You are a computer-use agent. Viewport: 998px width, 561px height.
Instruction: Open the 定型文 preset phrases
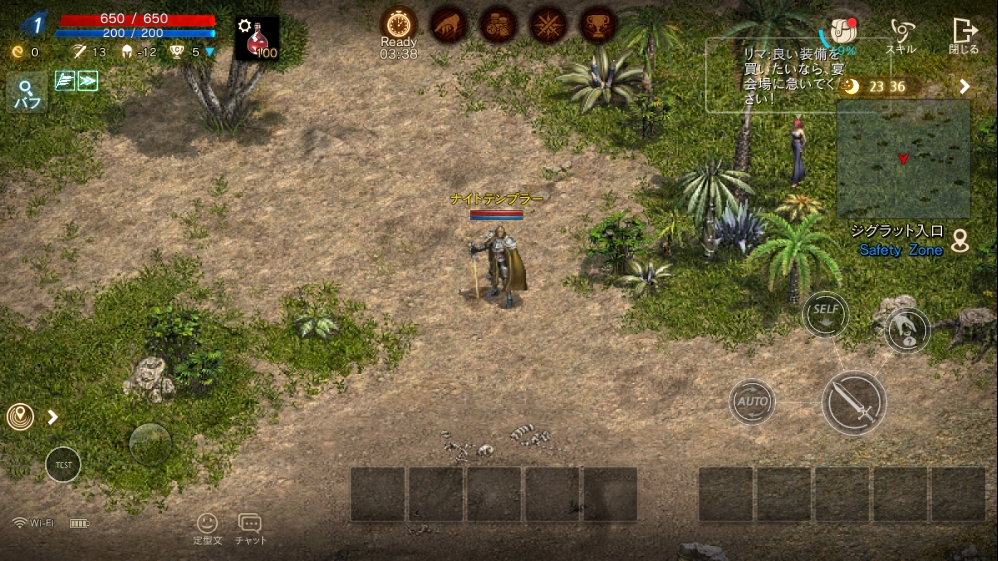coord(206,528)
